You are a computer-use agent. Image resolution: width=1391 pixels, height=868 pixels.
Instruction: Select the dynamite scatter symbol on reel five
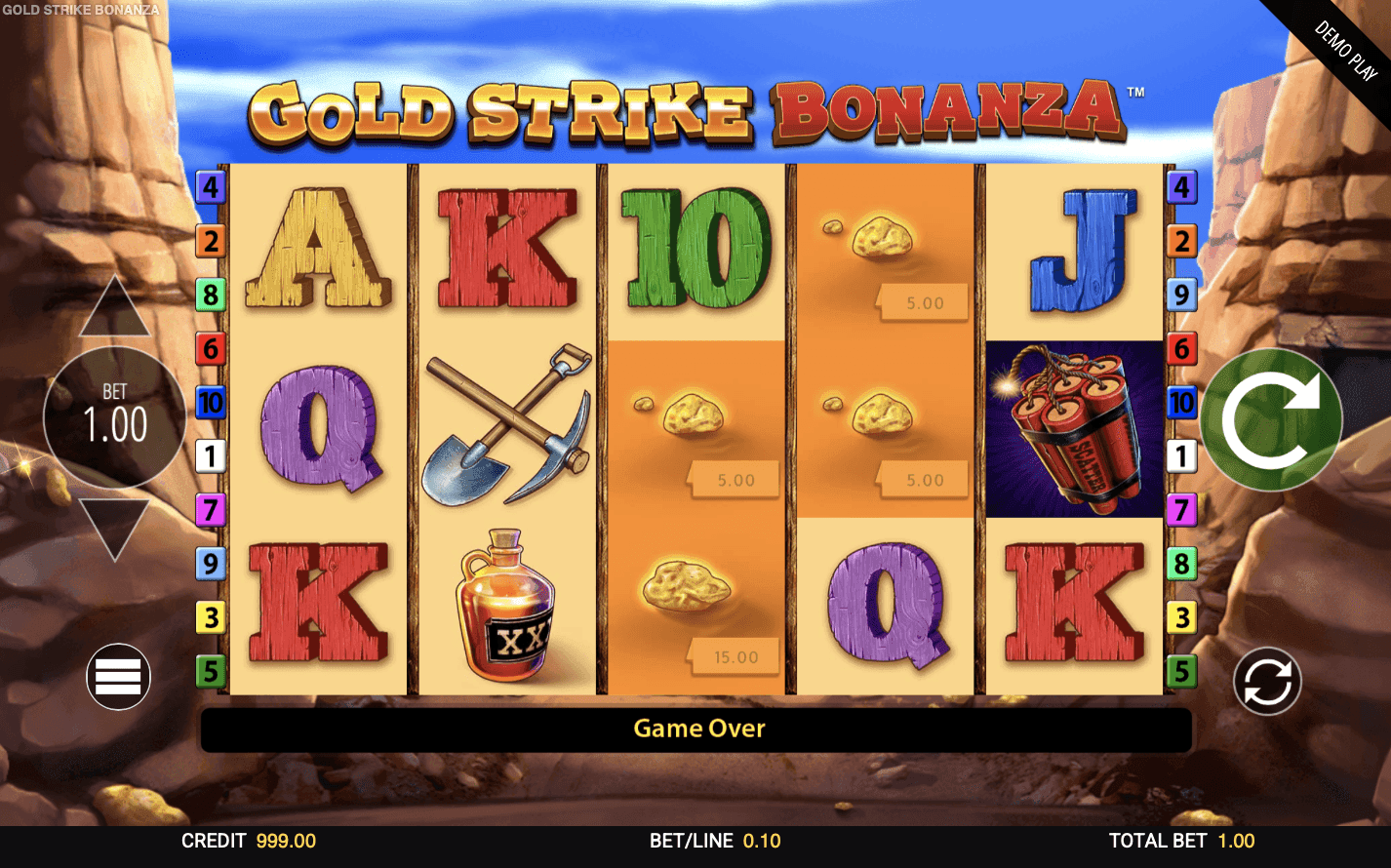[x=1073, y=429]
